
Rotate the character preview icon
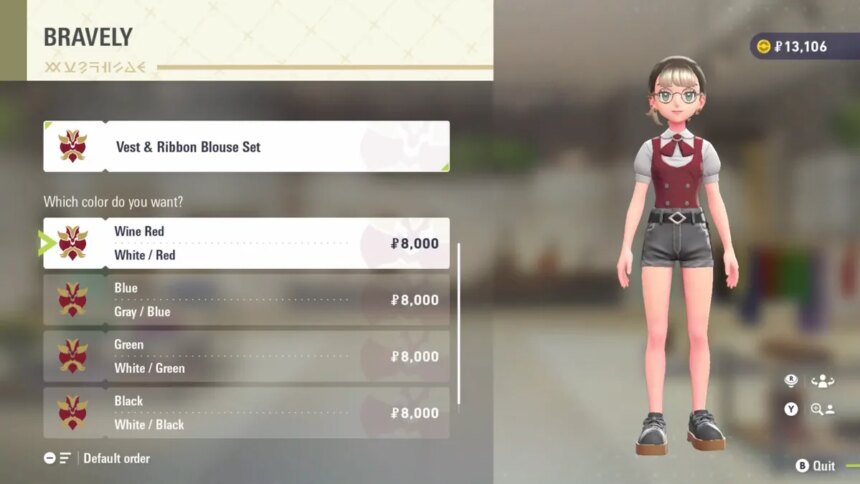click(x=823, y=381)
